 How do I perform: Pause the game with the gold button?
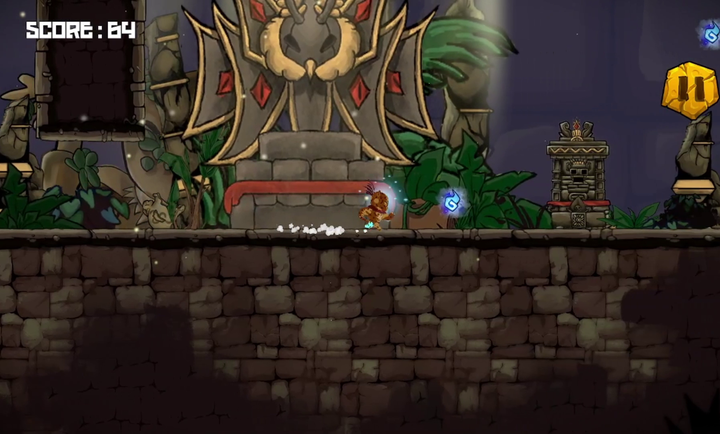tap(689, 91)
